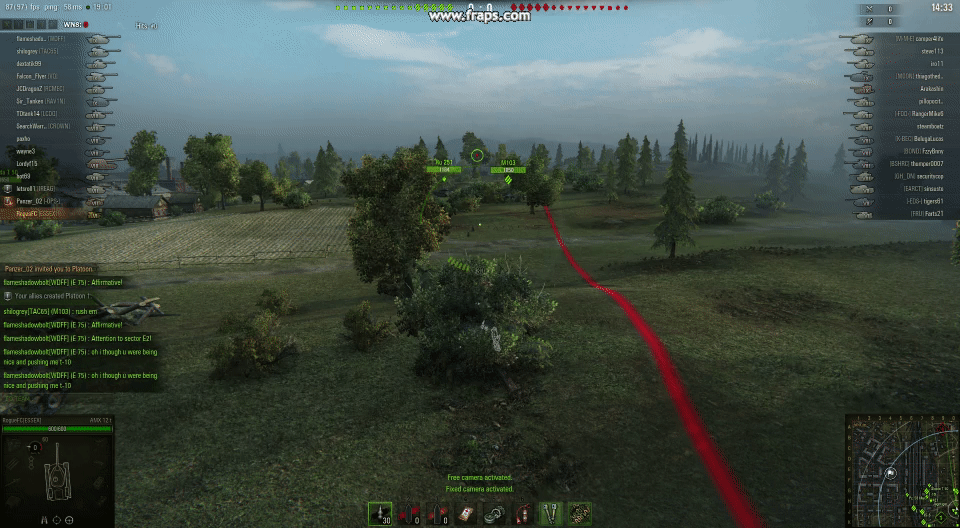Viewport: 960px width, 528px height.
Task: Choose Panzer_02 in the allied team list
Action: tap(36, 201)
